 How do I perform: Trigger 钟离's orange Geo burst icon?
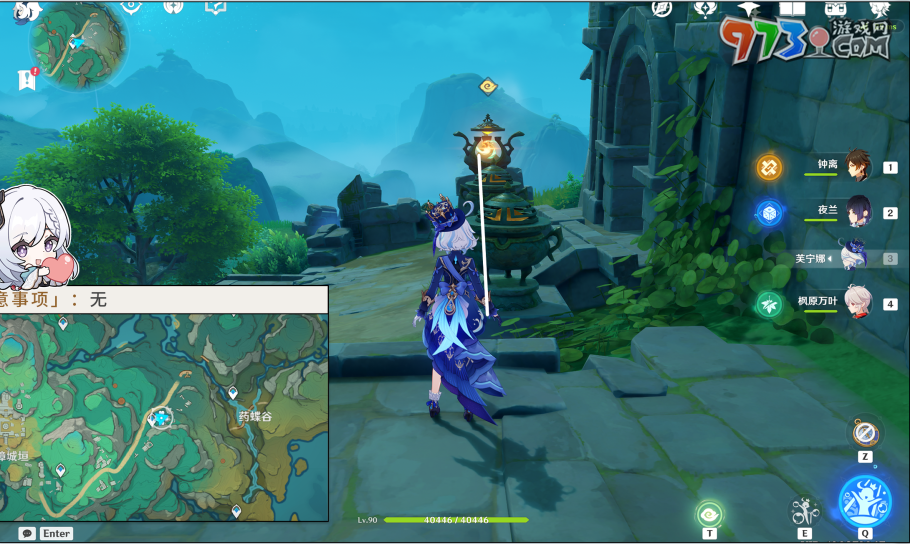[769, 167]
